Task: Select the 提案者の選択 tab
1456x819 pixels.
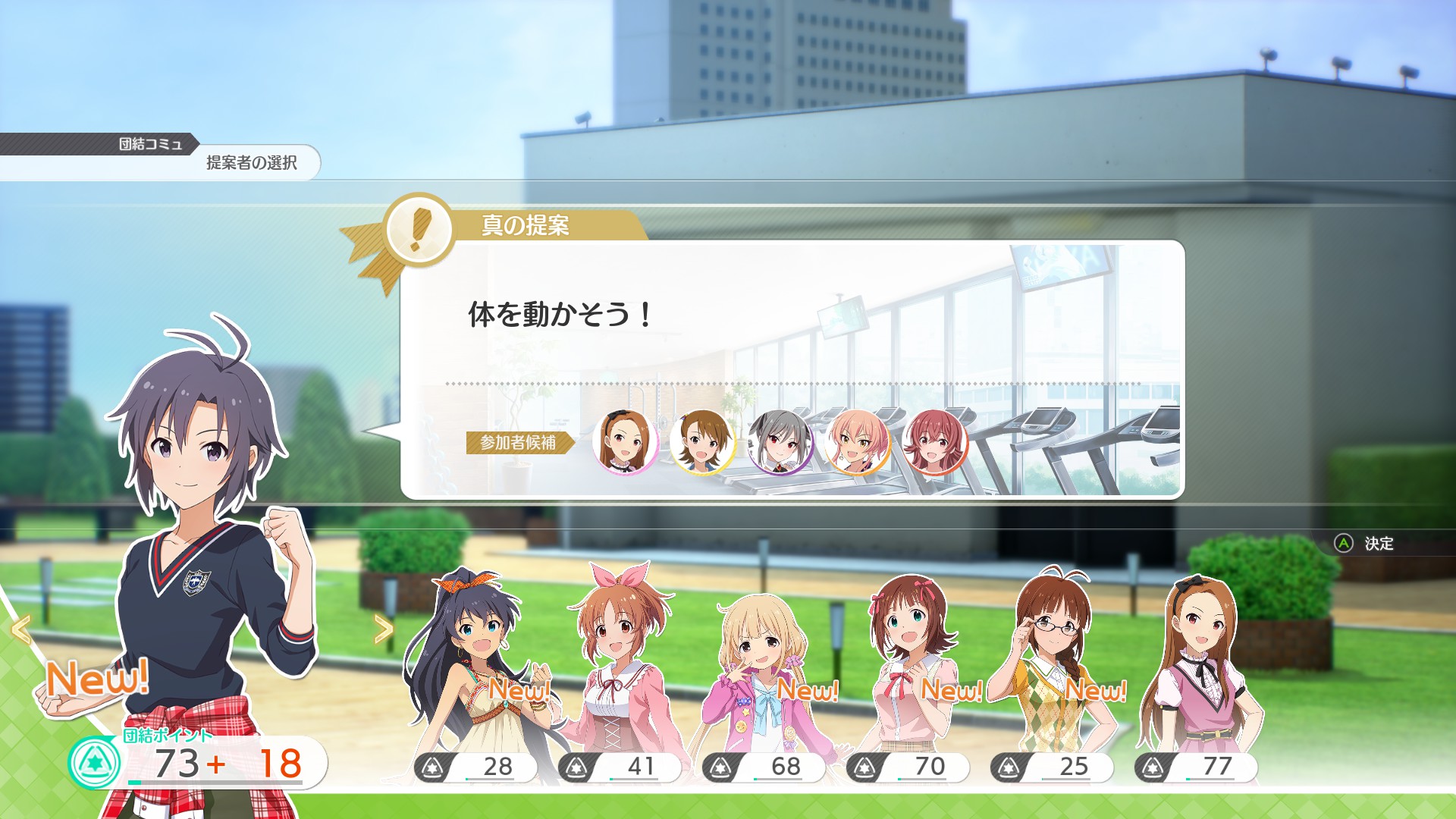Action: (x=252, y=162)
